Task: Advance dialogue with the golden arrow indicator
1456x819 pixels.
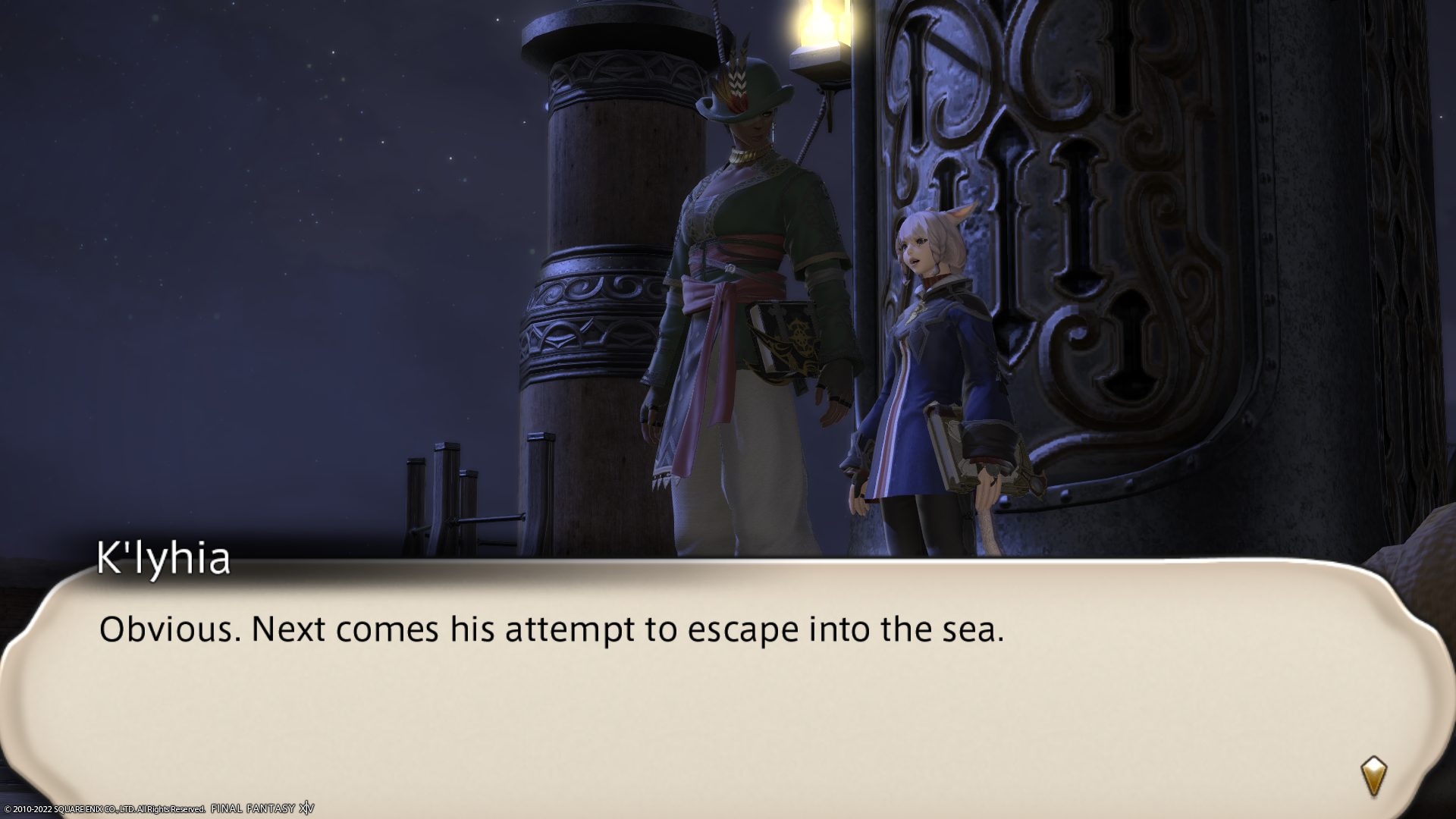Action: click(x=1373, y=776)
